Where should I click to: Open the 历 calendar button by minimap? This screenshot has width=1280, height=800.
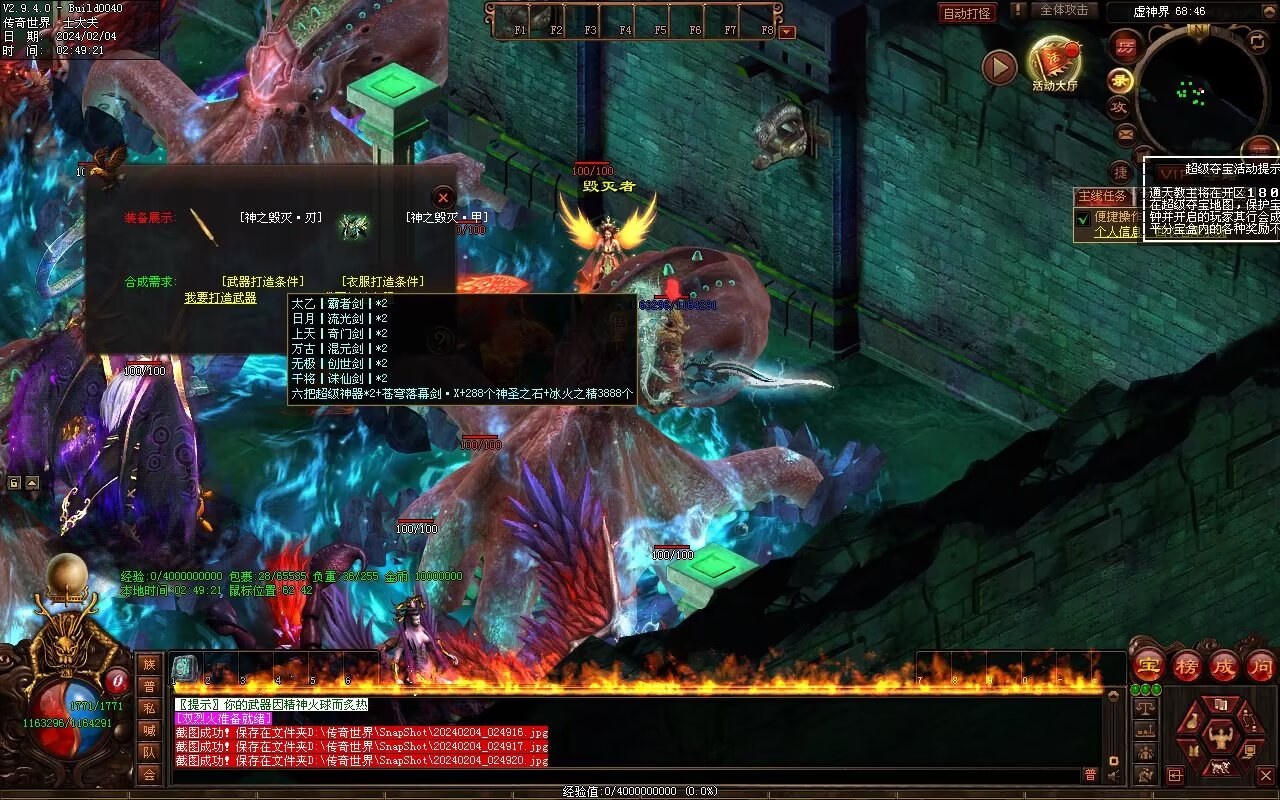1127,46
